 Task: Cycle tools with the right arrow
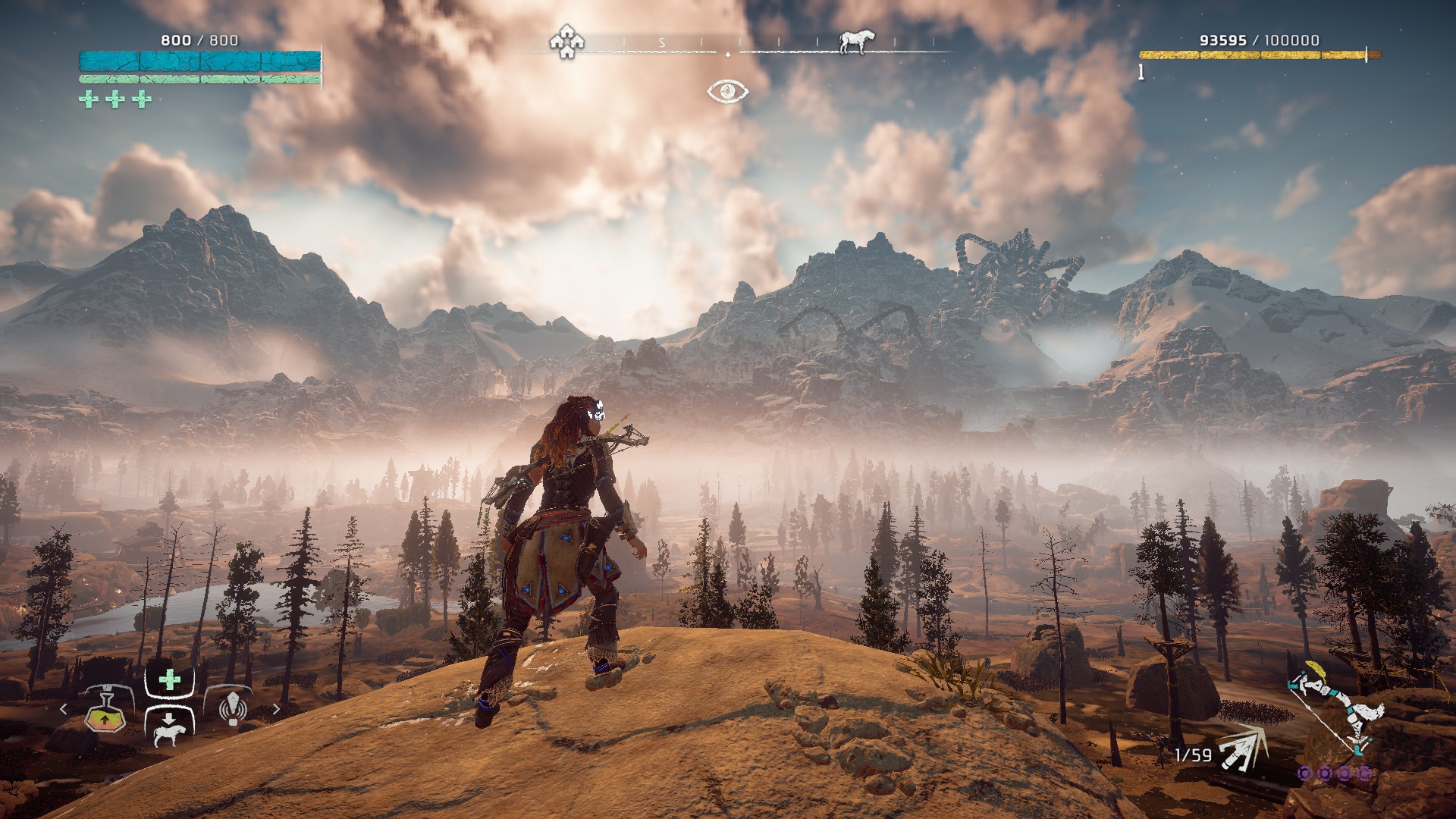(x=276, y=709)
